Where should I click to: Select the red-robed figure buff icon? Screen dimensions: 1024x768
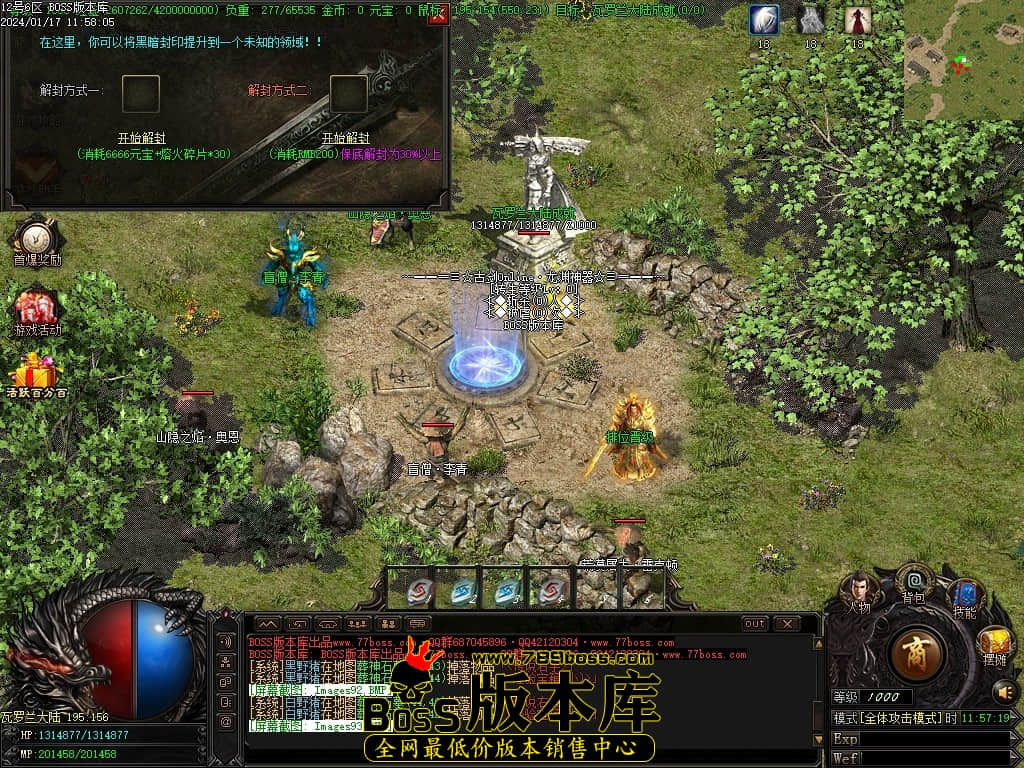pyautogui.click(x=857, y=20)
